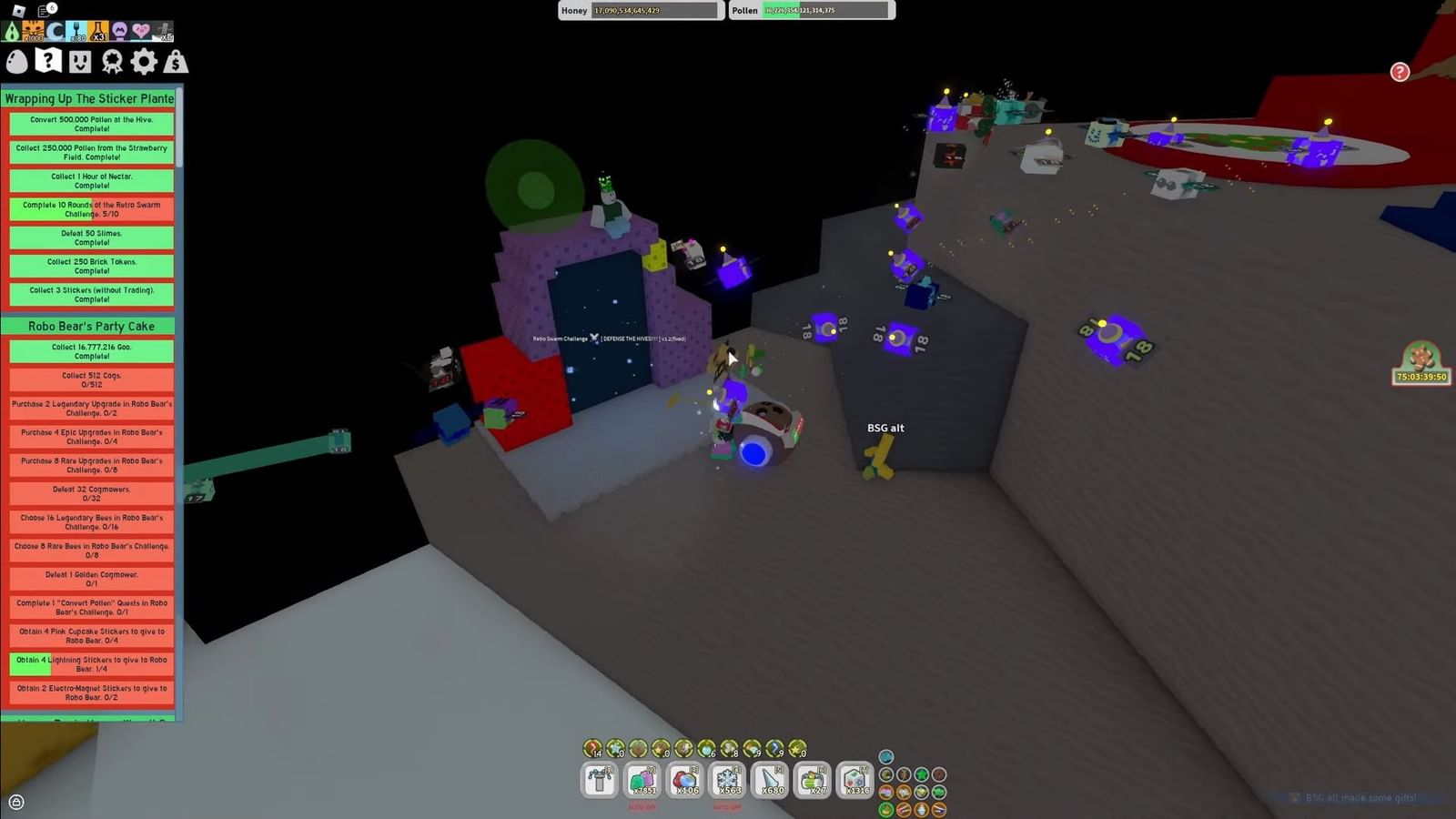The image size is (1456, 819).
Task: Open the shop money-bag icon
Action: pyautogui.click(x=176, y=60)
